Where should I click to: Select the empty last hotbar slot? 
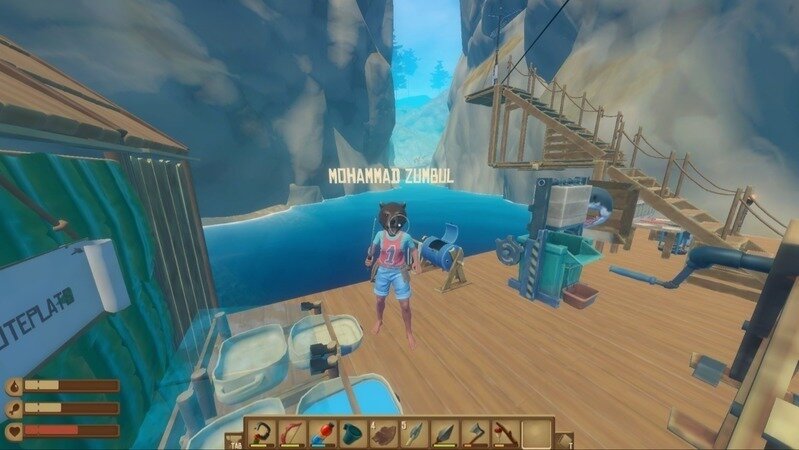(x=536, y=433)
